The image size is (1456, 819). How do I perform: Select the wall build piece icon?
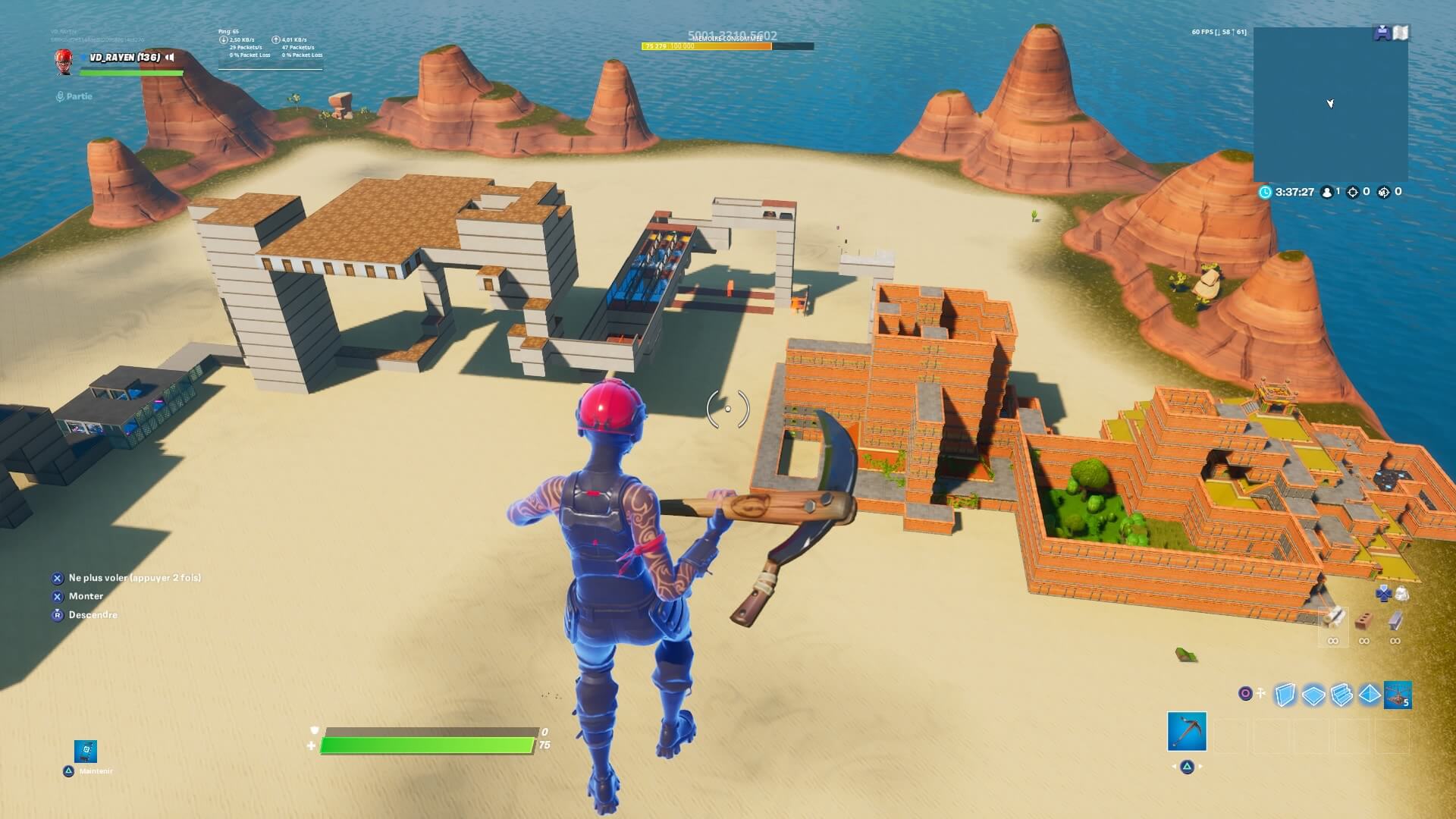pyautogui.click(x=1285, y=695)
